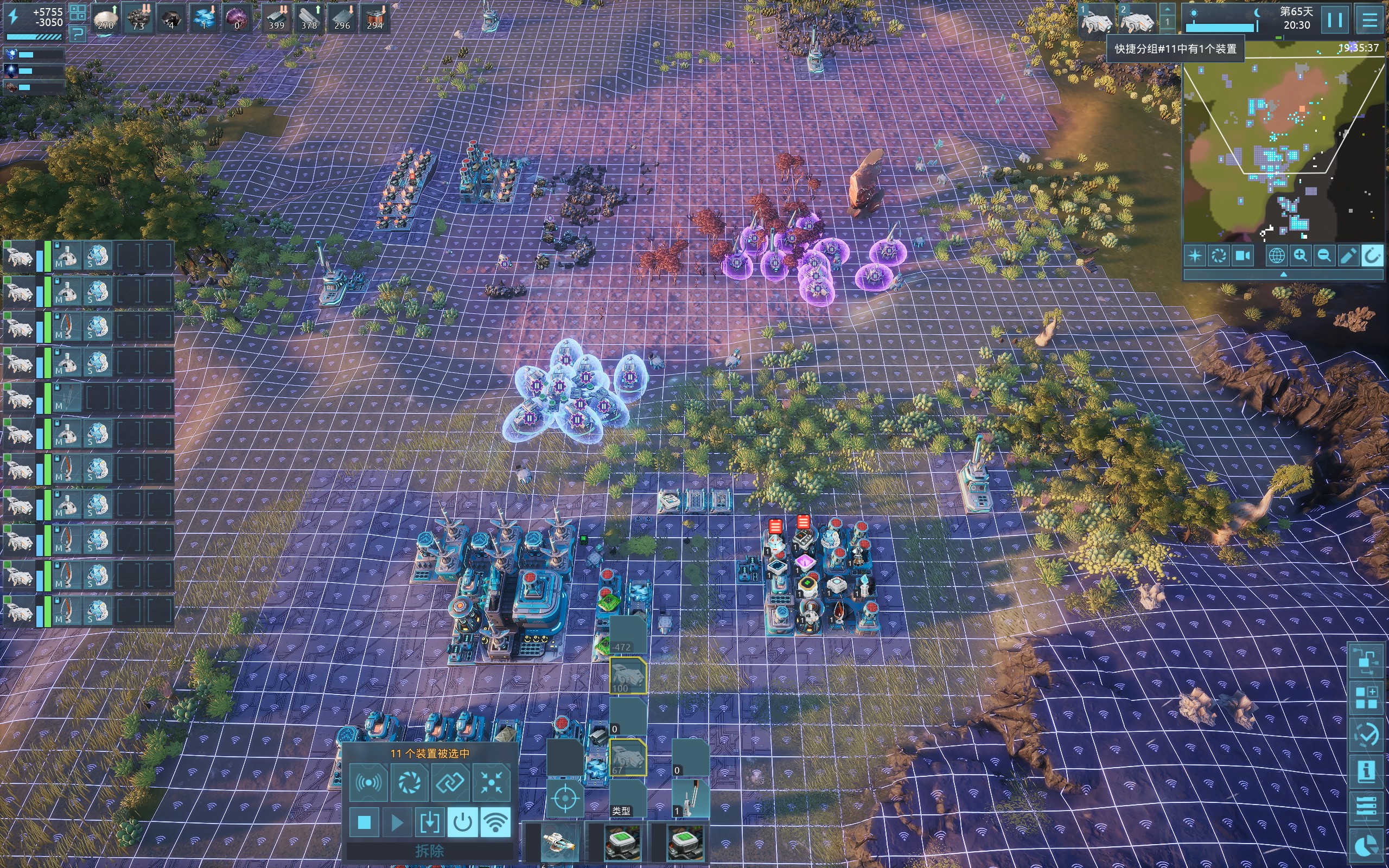Screen dimensions: 1389x868
Task: Activate the minimap pencil drawing tool
Action: (1348, 256)
